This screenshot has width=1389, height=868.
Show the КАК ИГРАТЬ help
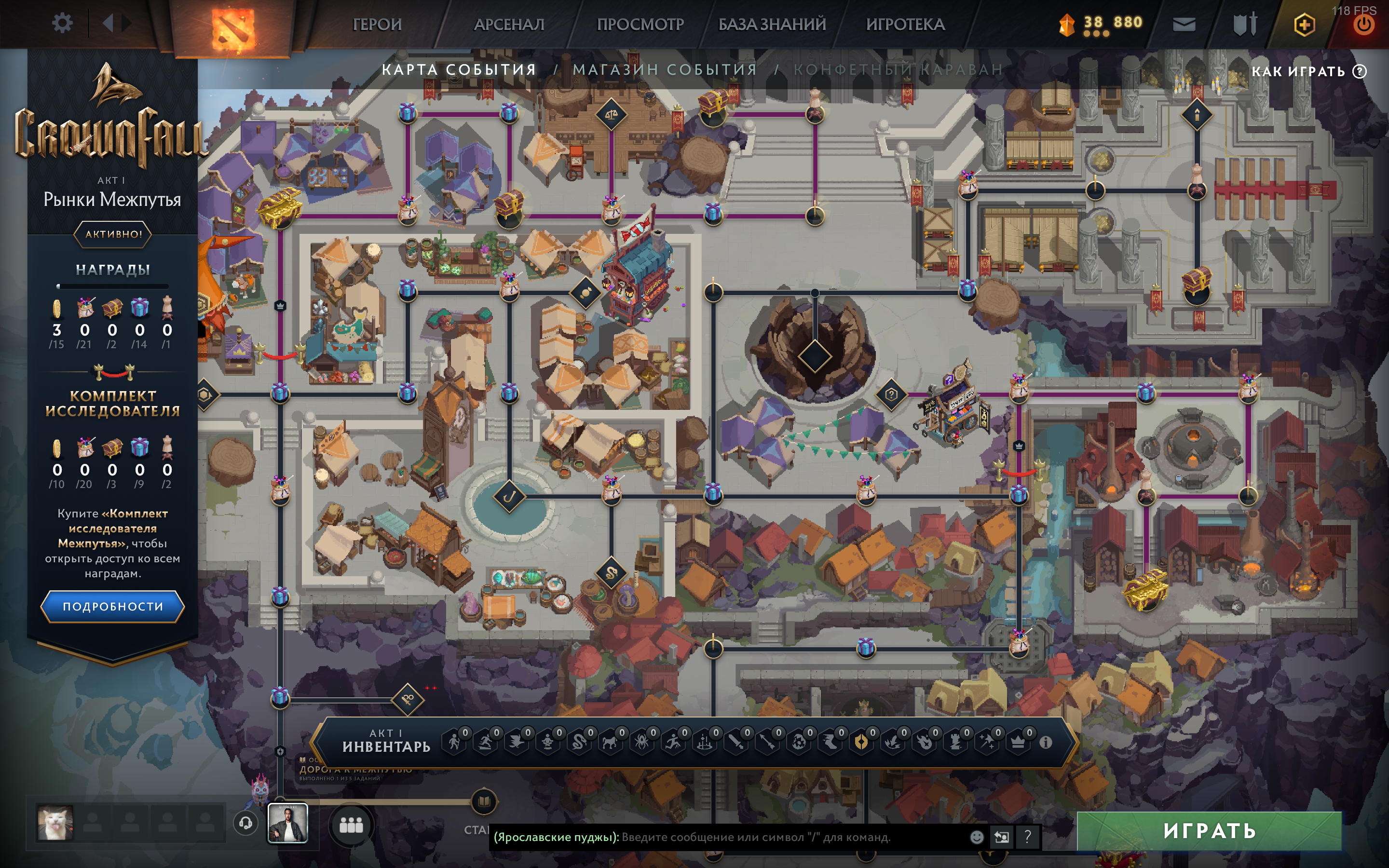[1308, 71]
